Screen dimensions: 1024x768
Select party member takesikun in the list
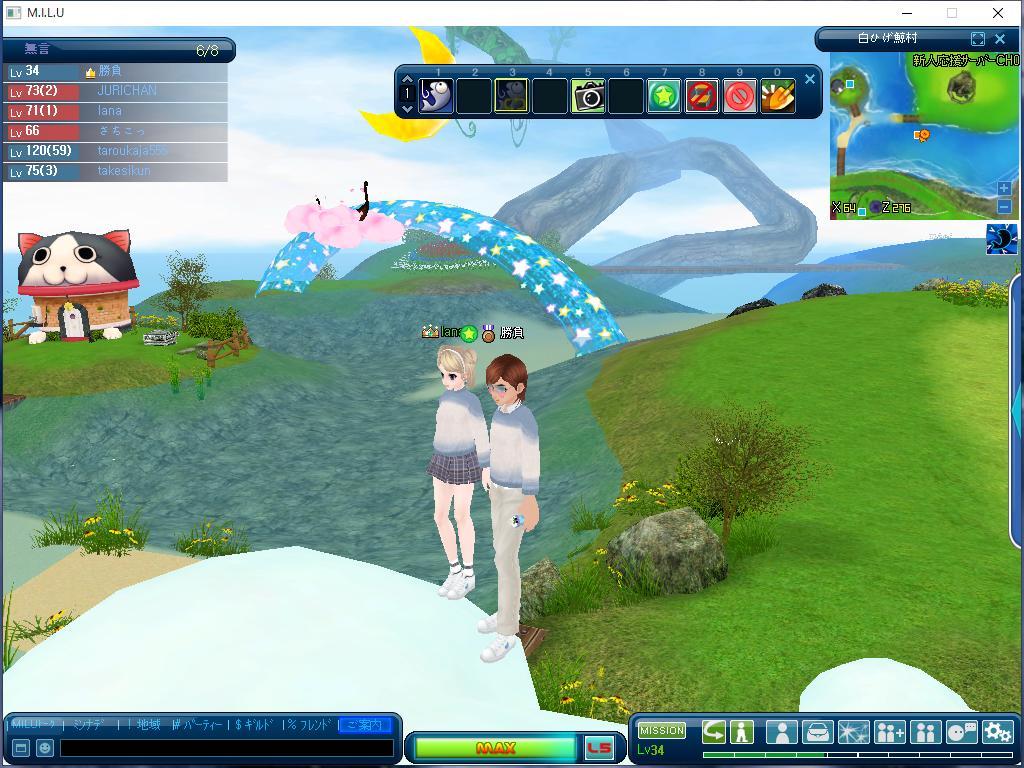click(x=124, y=171)
